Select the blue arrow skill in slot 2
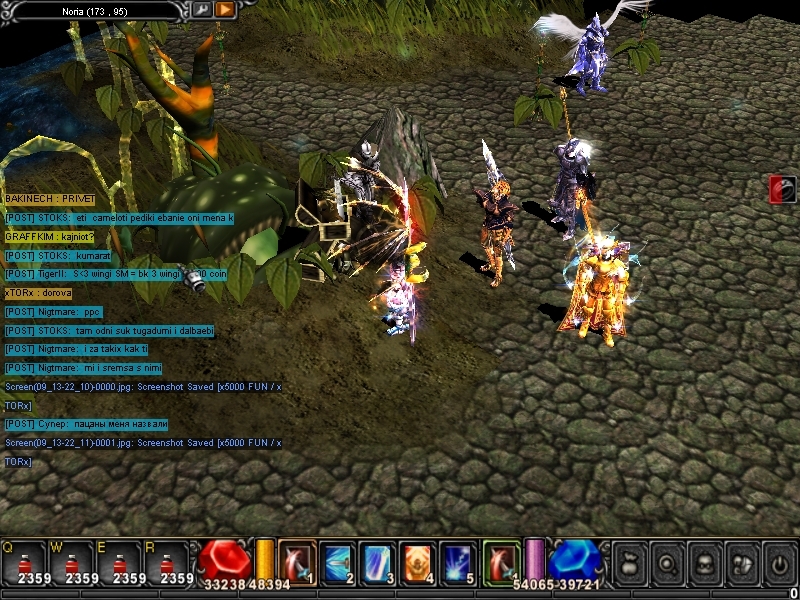The height and width of the screenshot is (600, 800). [x=337, y=563]
